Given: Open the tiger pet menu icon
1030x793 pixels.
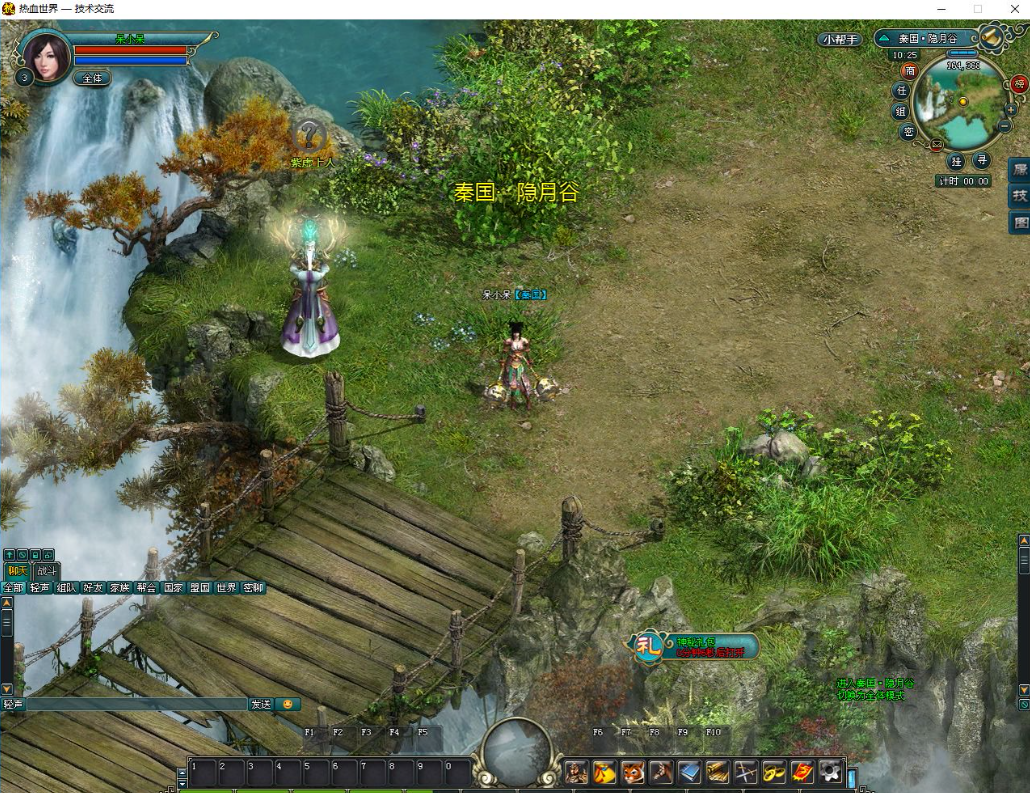Looking at the screenshot, I should pyautogui.click(x=633, y=771).
